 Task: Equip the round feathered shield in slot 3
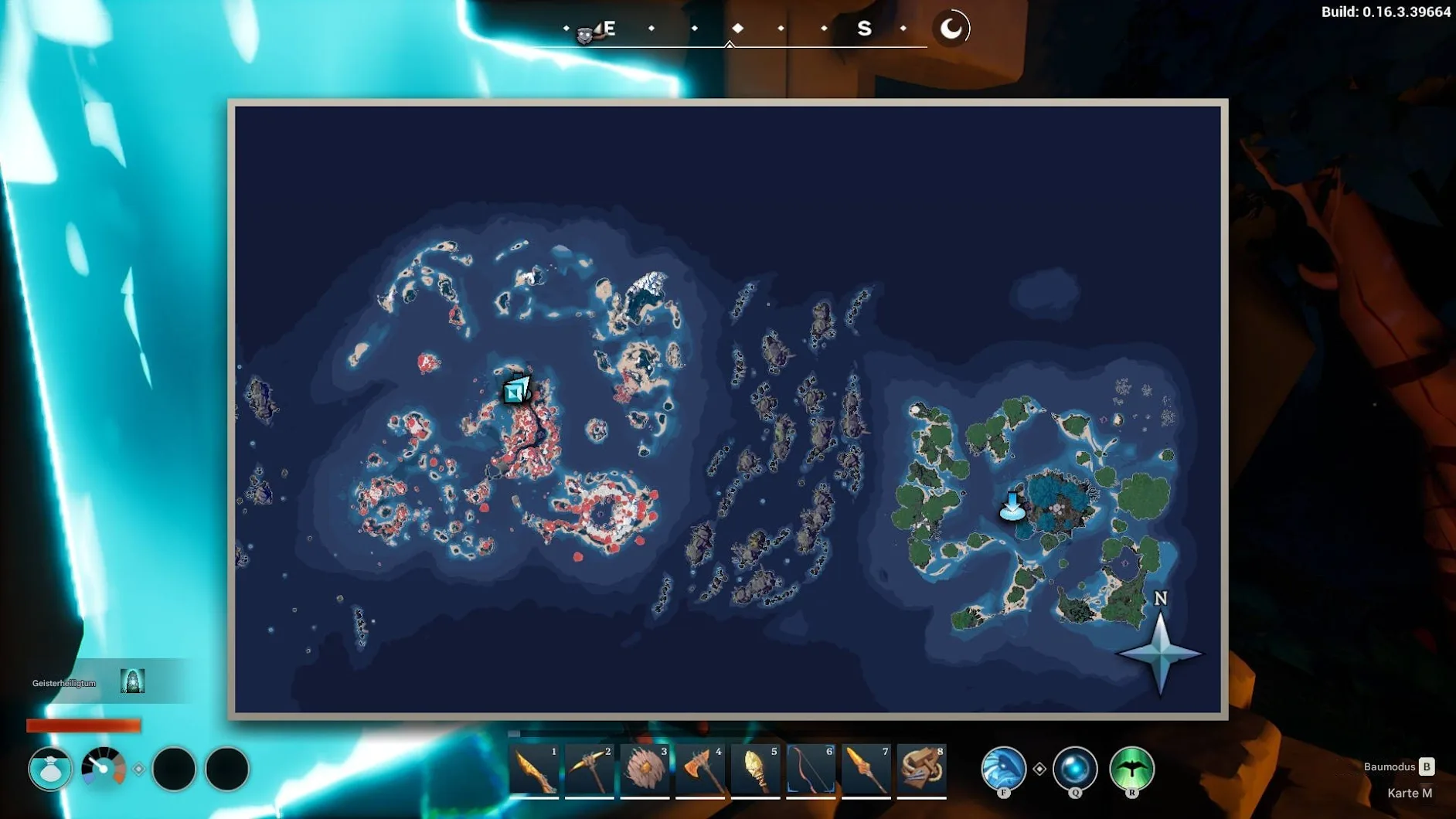[645, 770]
